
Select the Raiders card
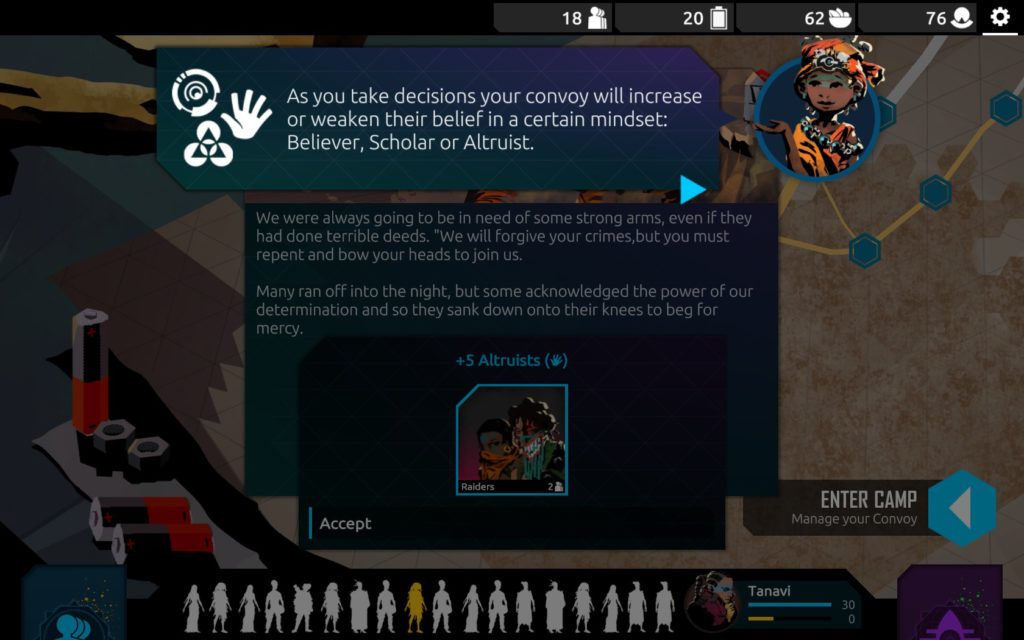[x=512, y=440]
